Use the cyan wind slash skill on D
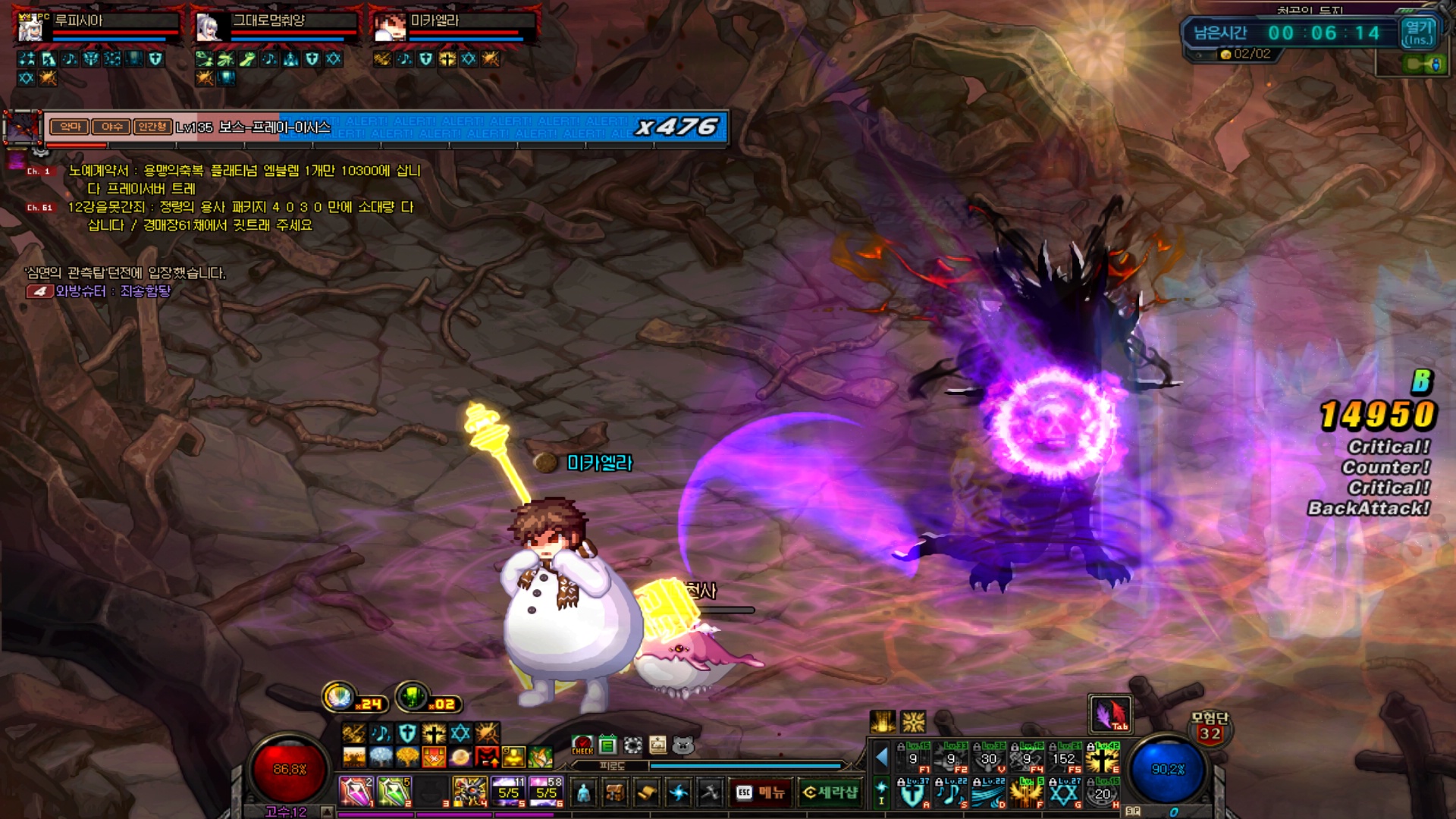Screen dimensions: 1456x819 [x=988, y=793]
